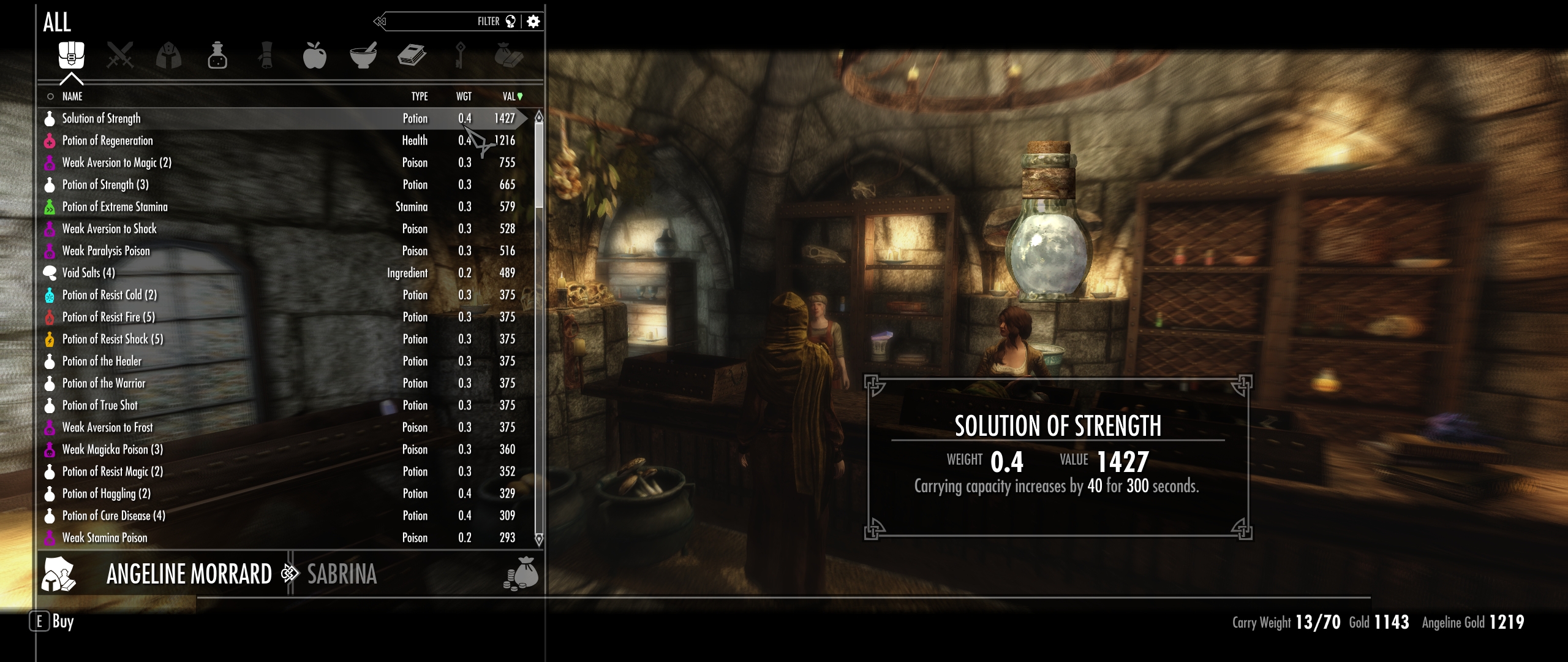This screenshot has width=1568, height=662.
Task: Switch to the Books category tab
Action: click(x=412, y=56)
